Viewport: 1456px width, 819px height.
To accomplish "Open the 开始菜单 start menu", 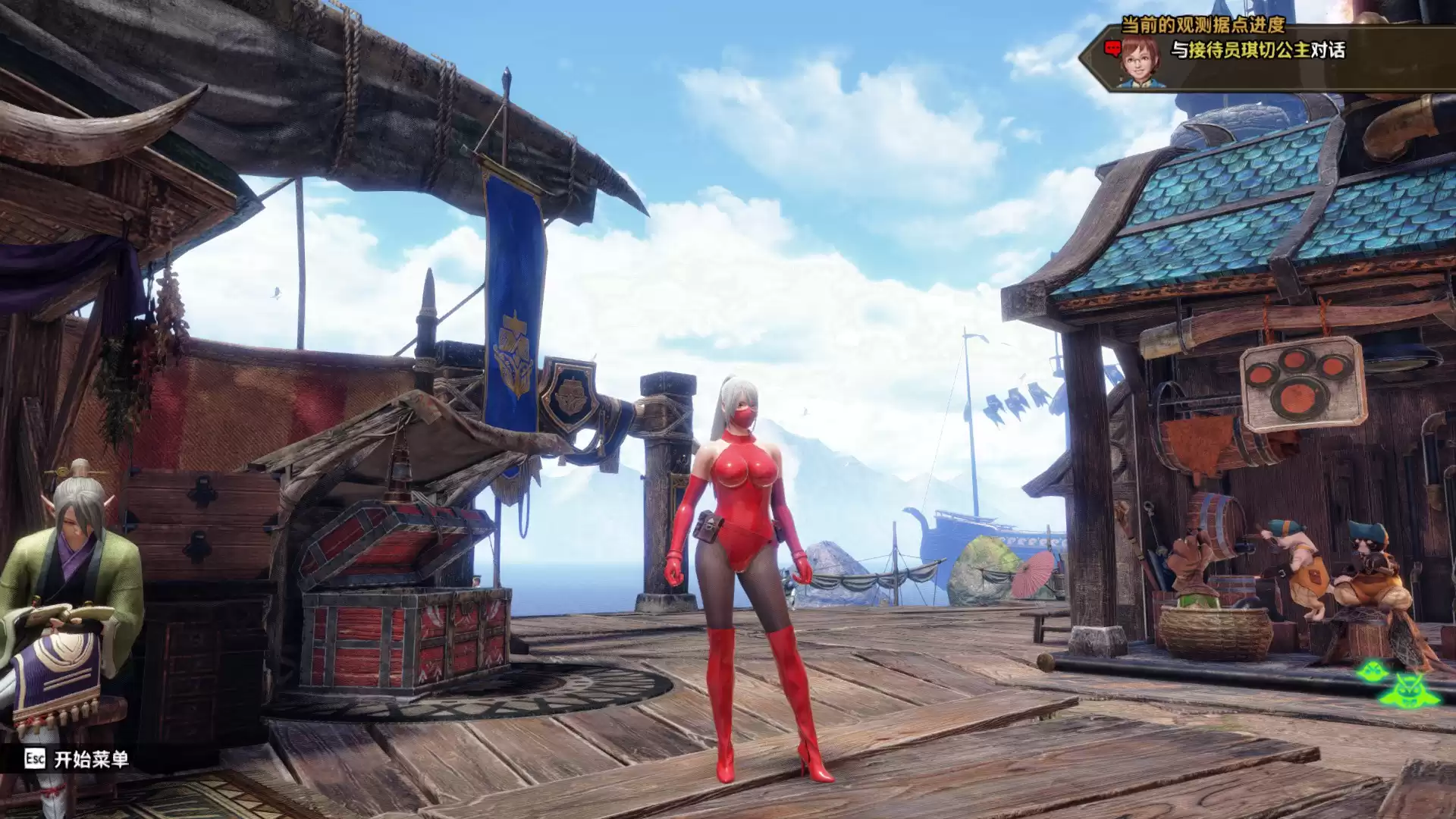I will click(x=77, y=759).
